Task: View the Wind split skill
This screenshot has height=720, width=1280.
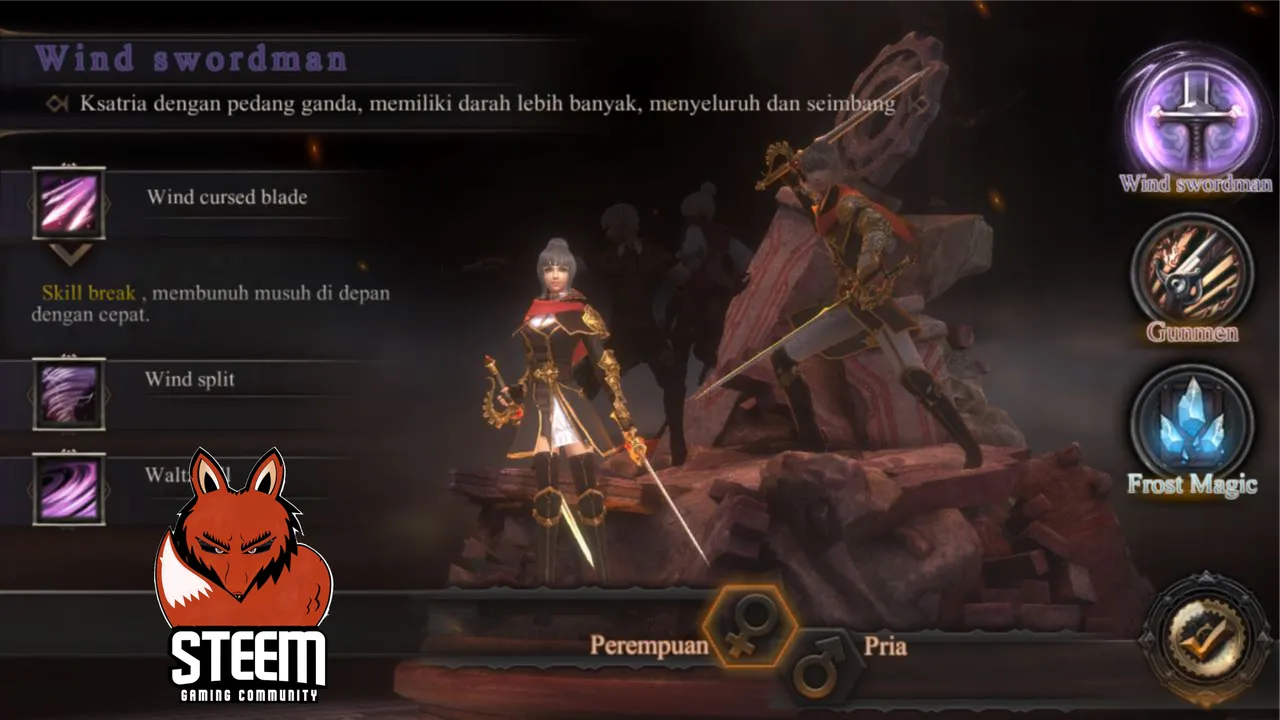Action: click(69, 393)
